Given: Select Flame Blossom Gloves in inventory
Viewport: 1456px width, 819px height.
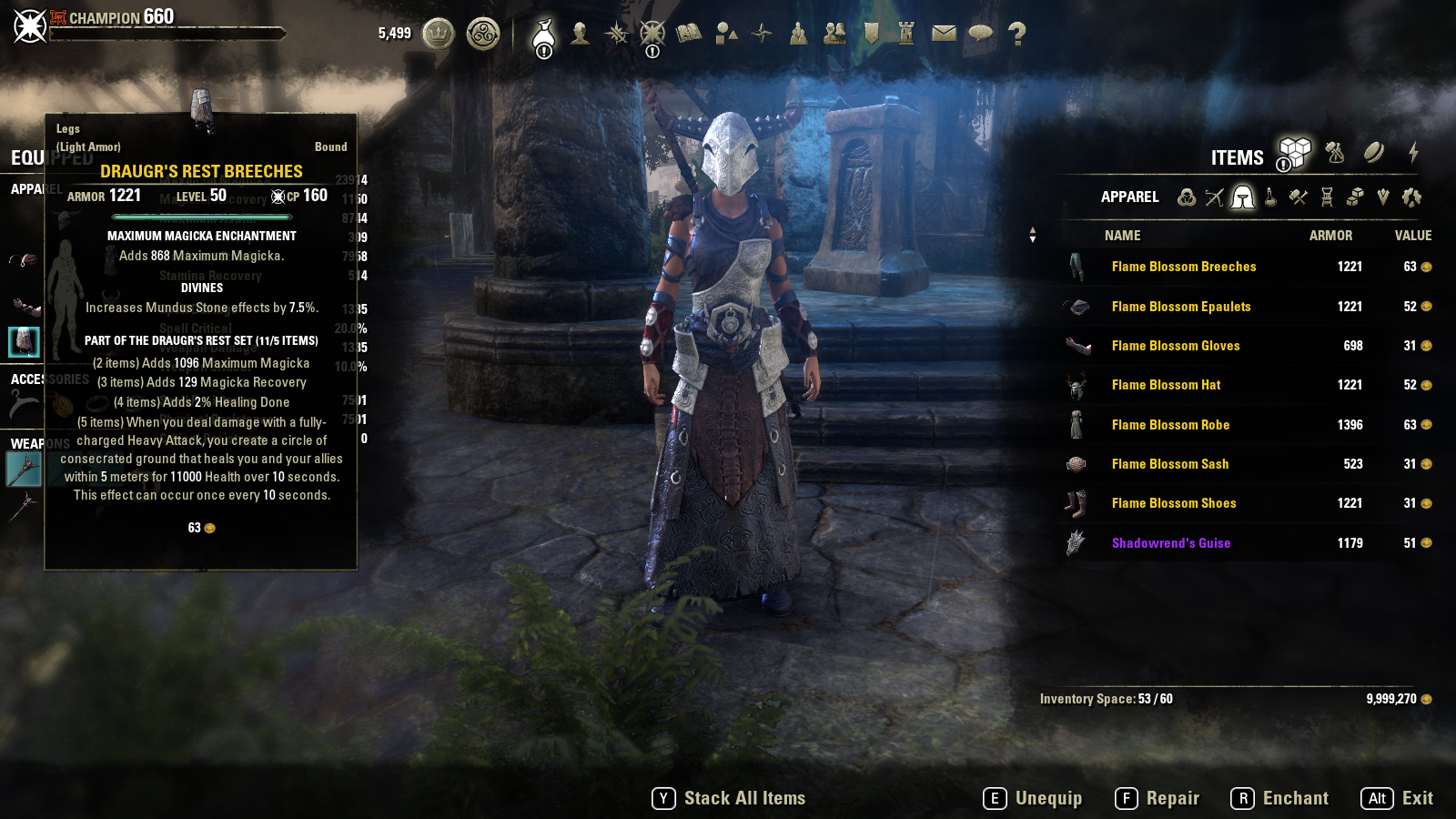Looking at the screenshot, I should pos(1175,346).
